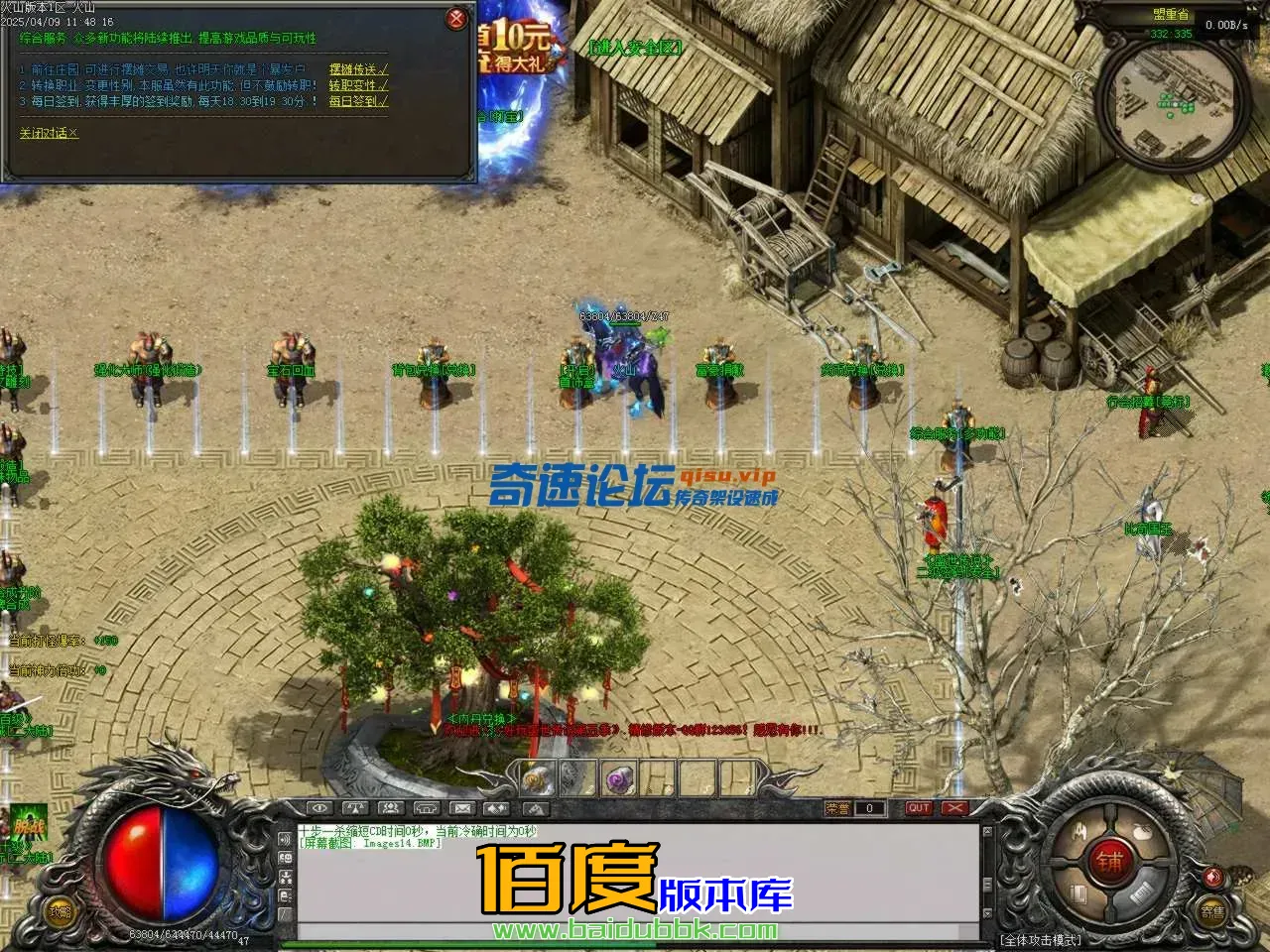Screen dimensions: 1270x952
Task: Select the trade balance icon in the toolbar
Action: pos(355,807)
